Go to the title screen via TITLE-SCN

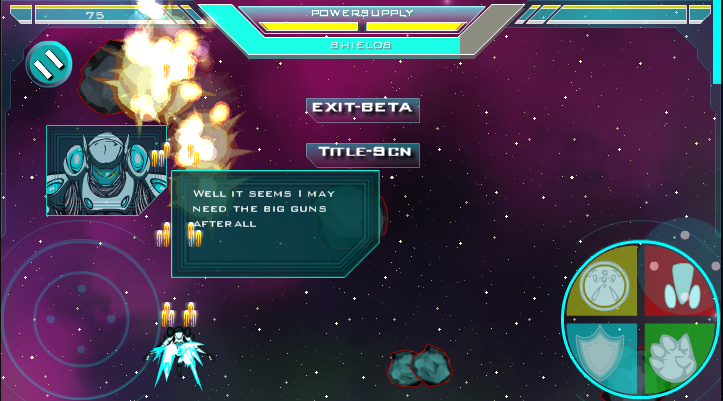(x=362, y=154)
